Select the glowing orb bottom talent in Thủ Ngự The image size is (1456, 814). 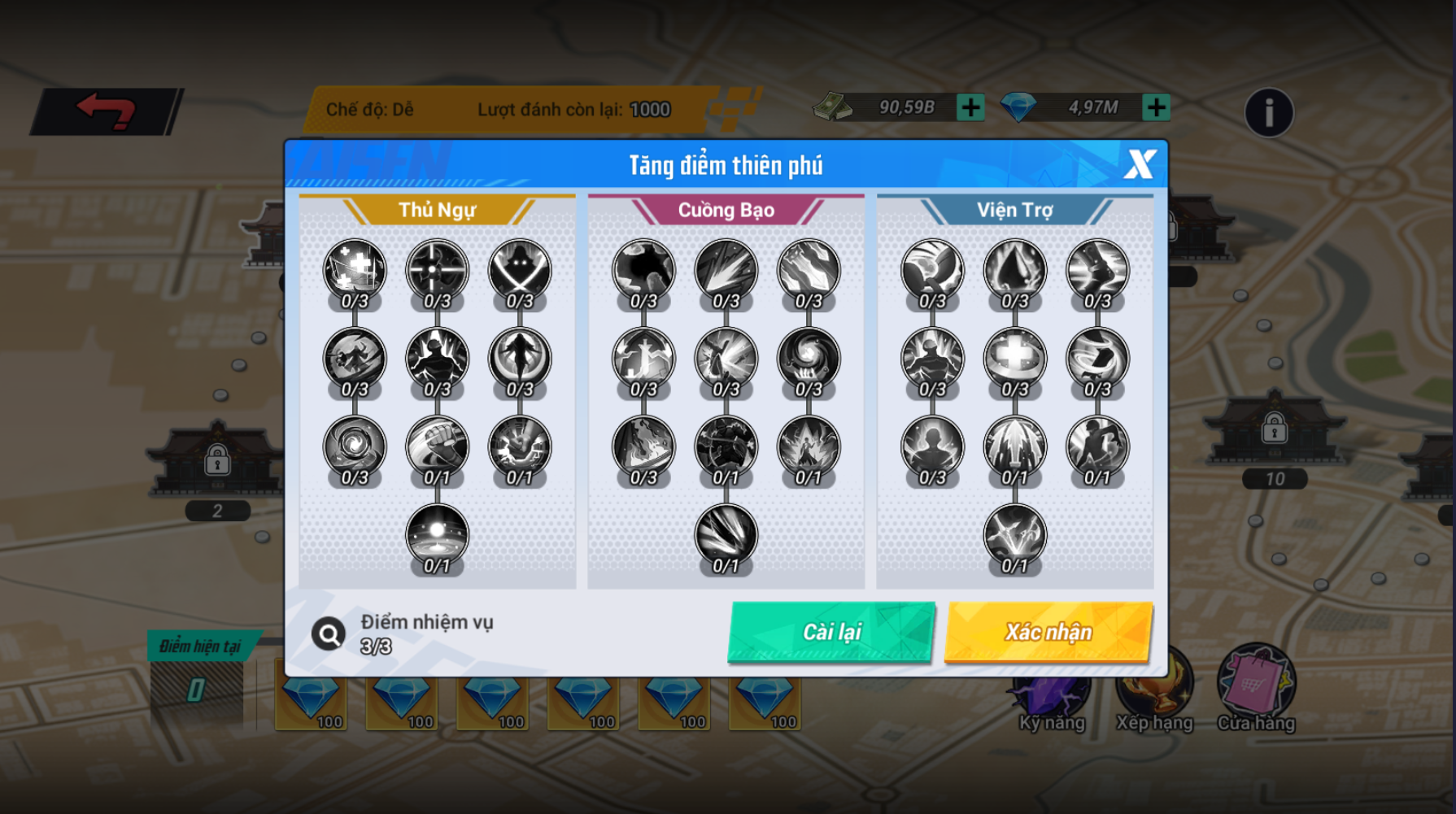click(x=437, y=534)
